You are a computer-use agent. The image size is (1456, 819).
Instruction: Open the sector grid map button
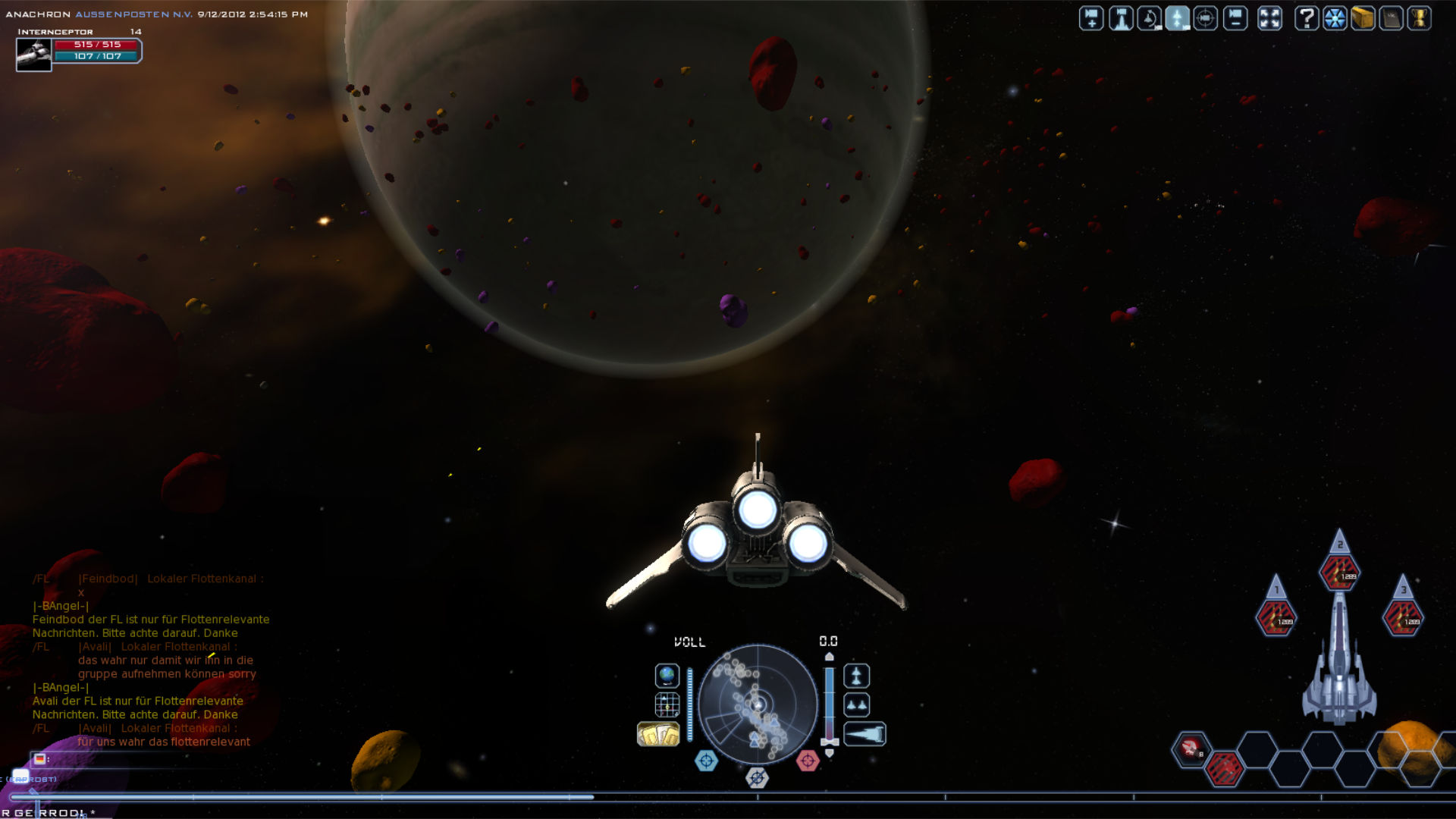(667, 704)
